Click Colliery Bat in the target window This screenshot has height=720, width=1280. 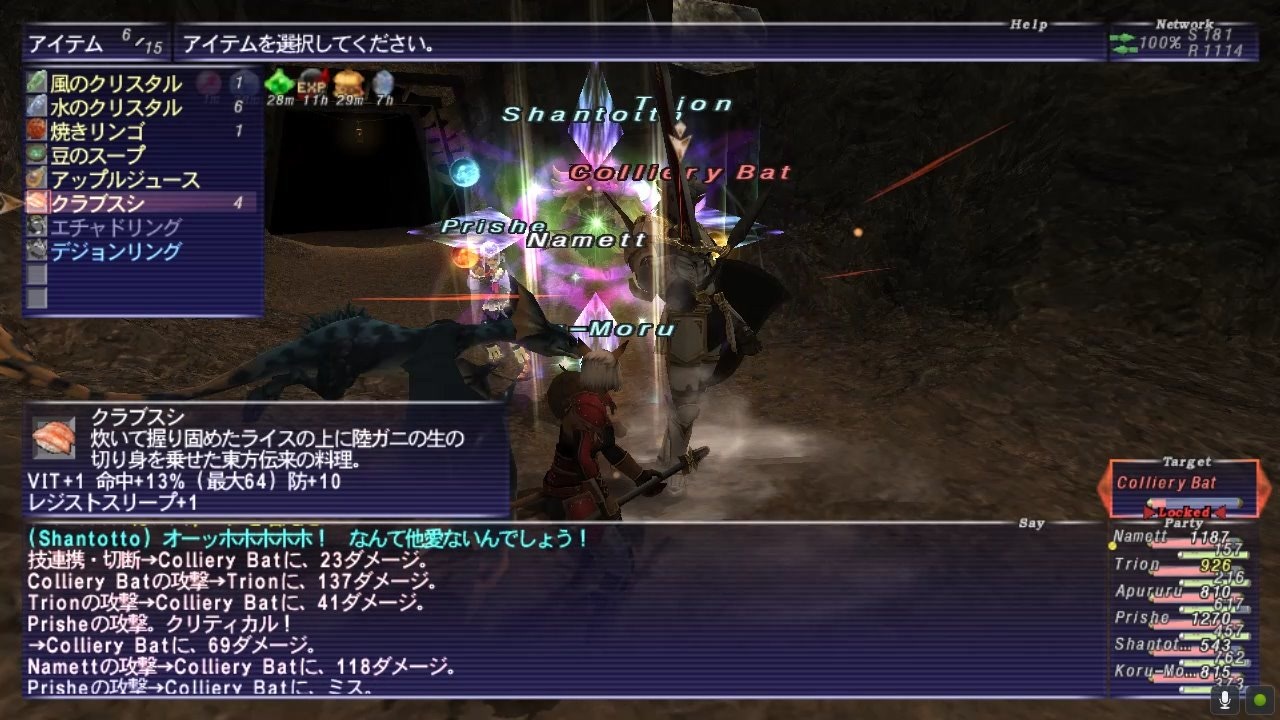pos(1168,481)
